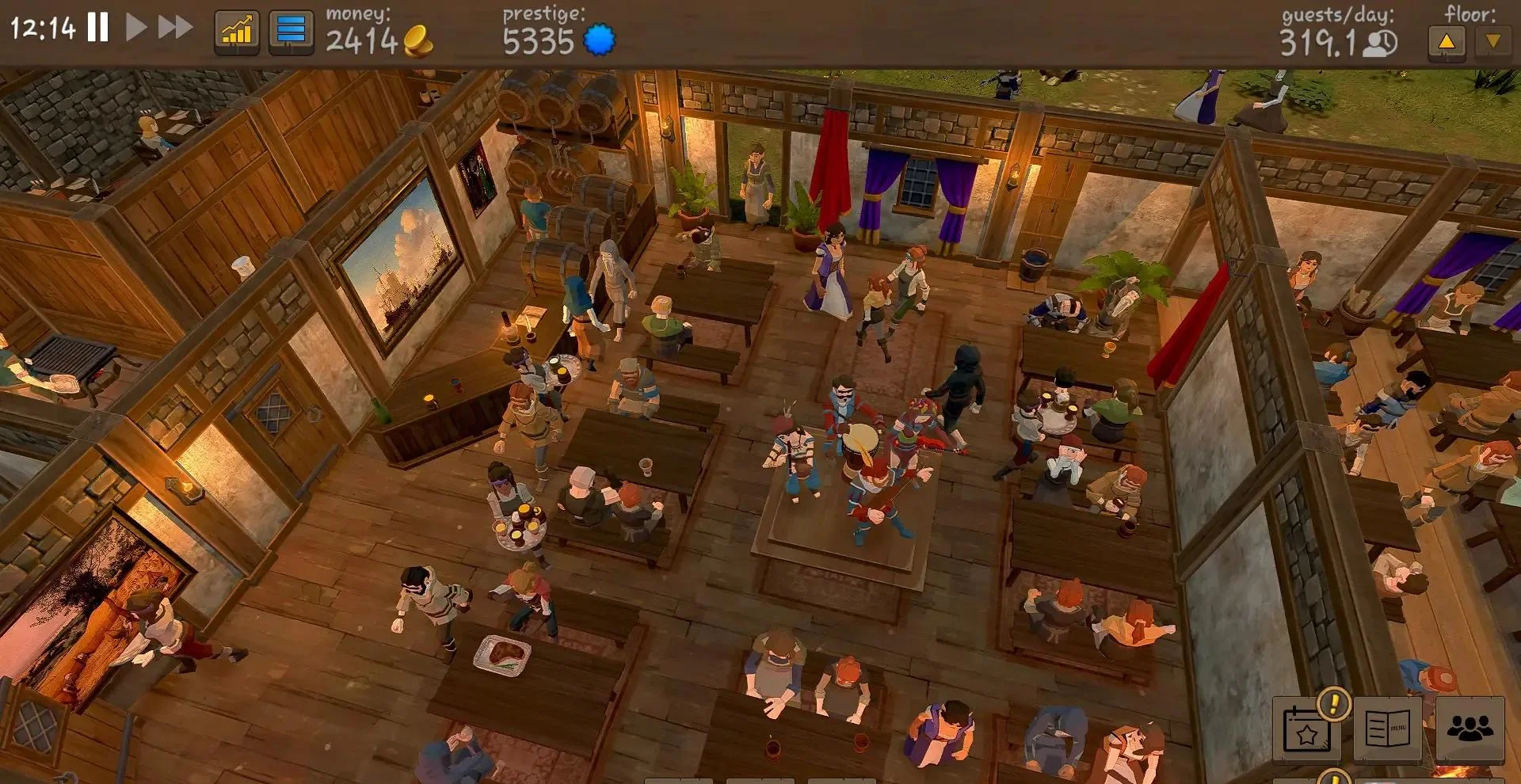Go up one floor
The height and width of the screenshot is (784, 1521).
point(1446,42)
